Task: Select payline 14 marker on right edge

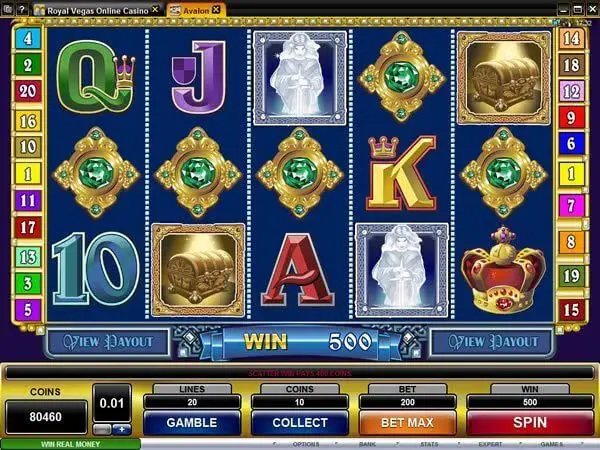Action: [573, 40]
